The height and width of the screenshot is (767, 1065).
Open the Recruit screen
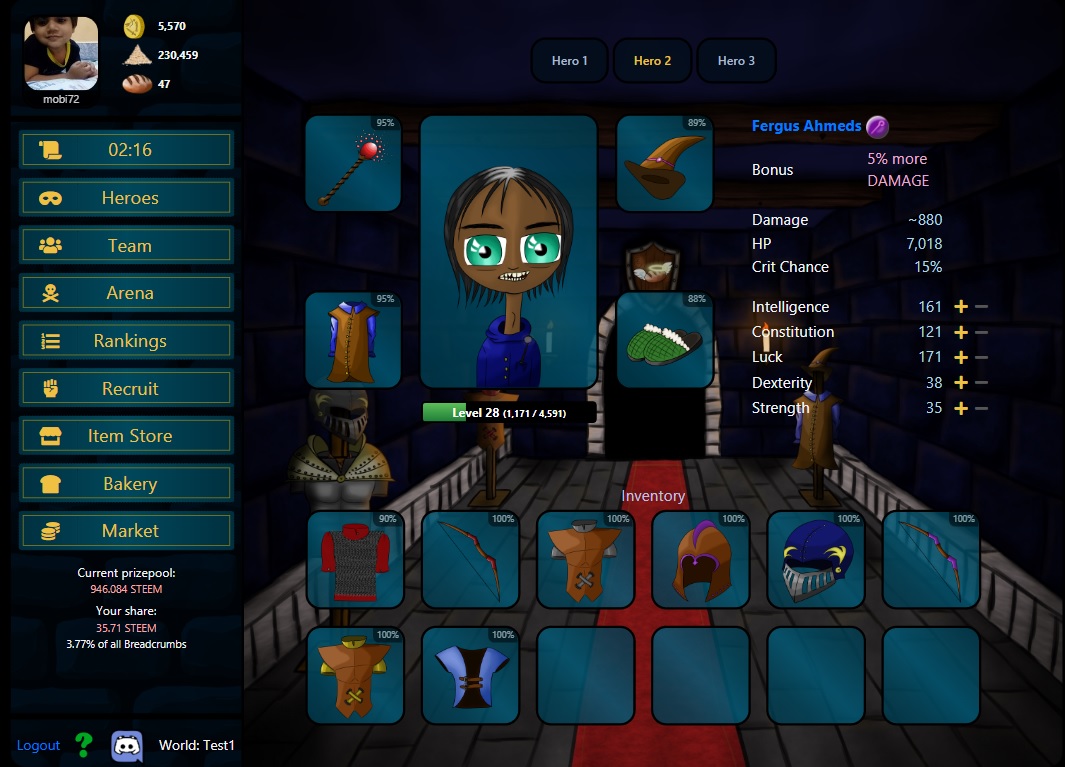click(127, 389)
